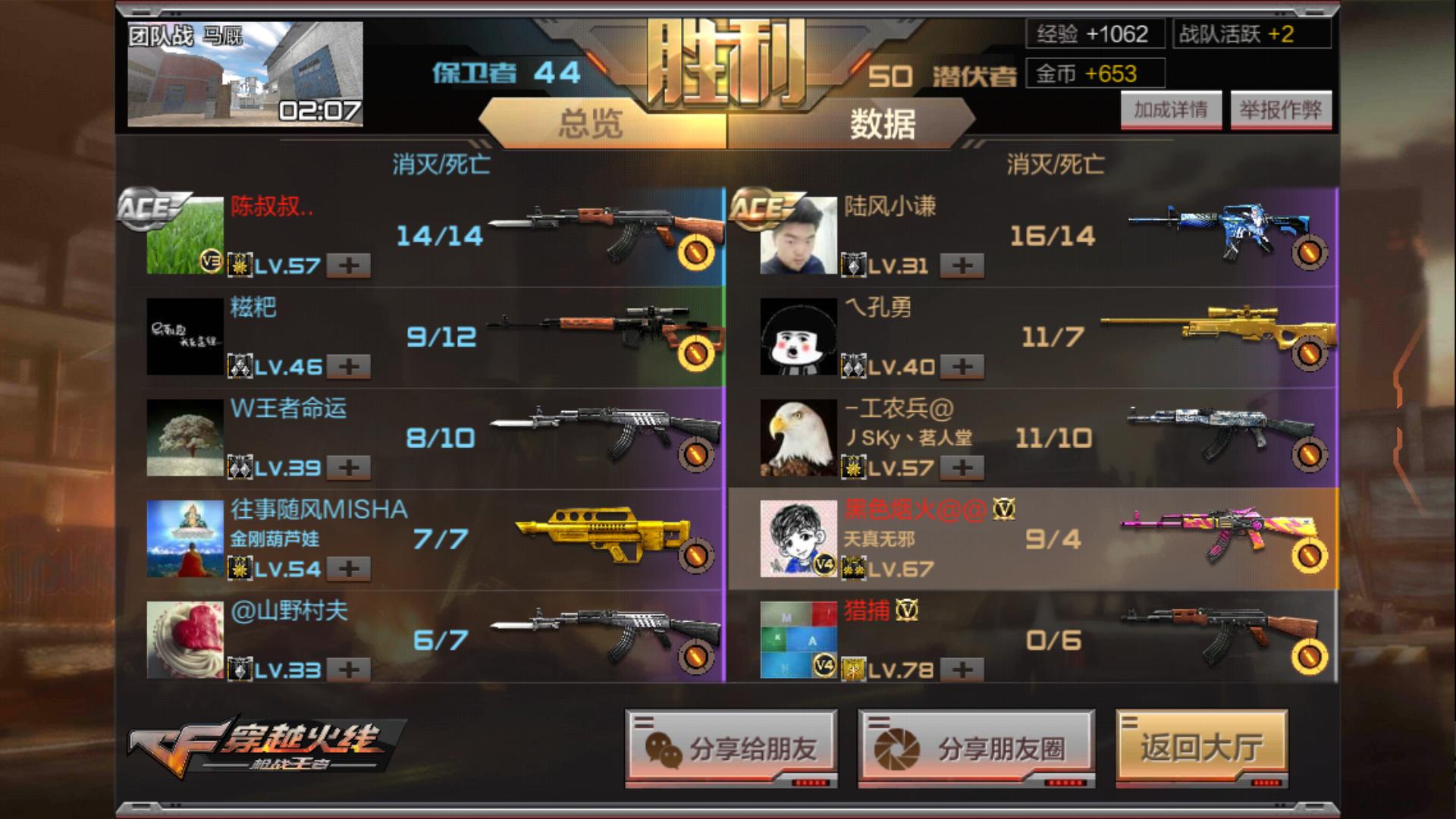
Task: Return to lobby with 返回大厅
Action: pyautogui.click(x=1201, y=748)
